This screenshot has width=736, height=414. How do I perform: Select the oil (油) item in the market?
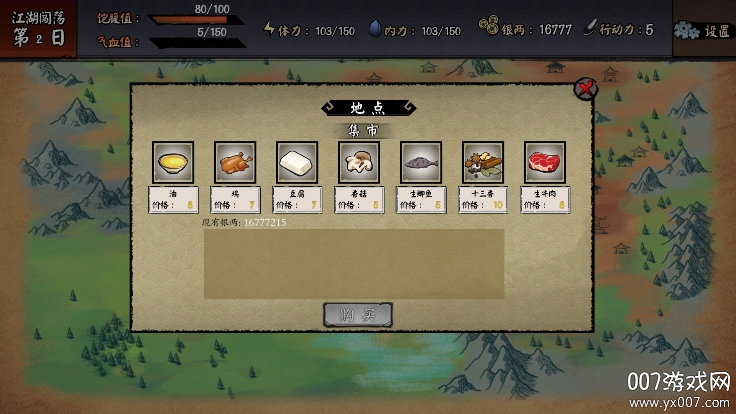pos(173,162)
